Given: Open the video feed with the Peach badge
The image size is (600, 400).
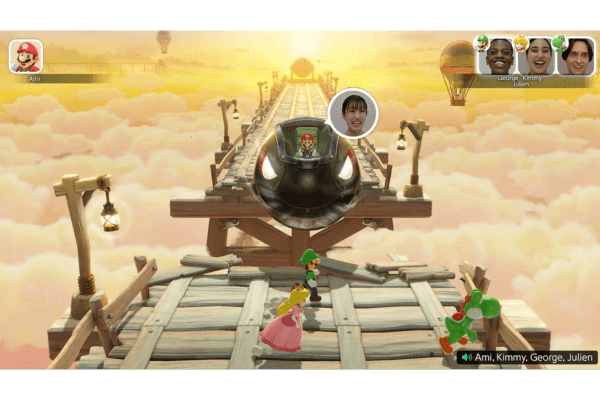Looking at the screenshot, I should [538, 56].
